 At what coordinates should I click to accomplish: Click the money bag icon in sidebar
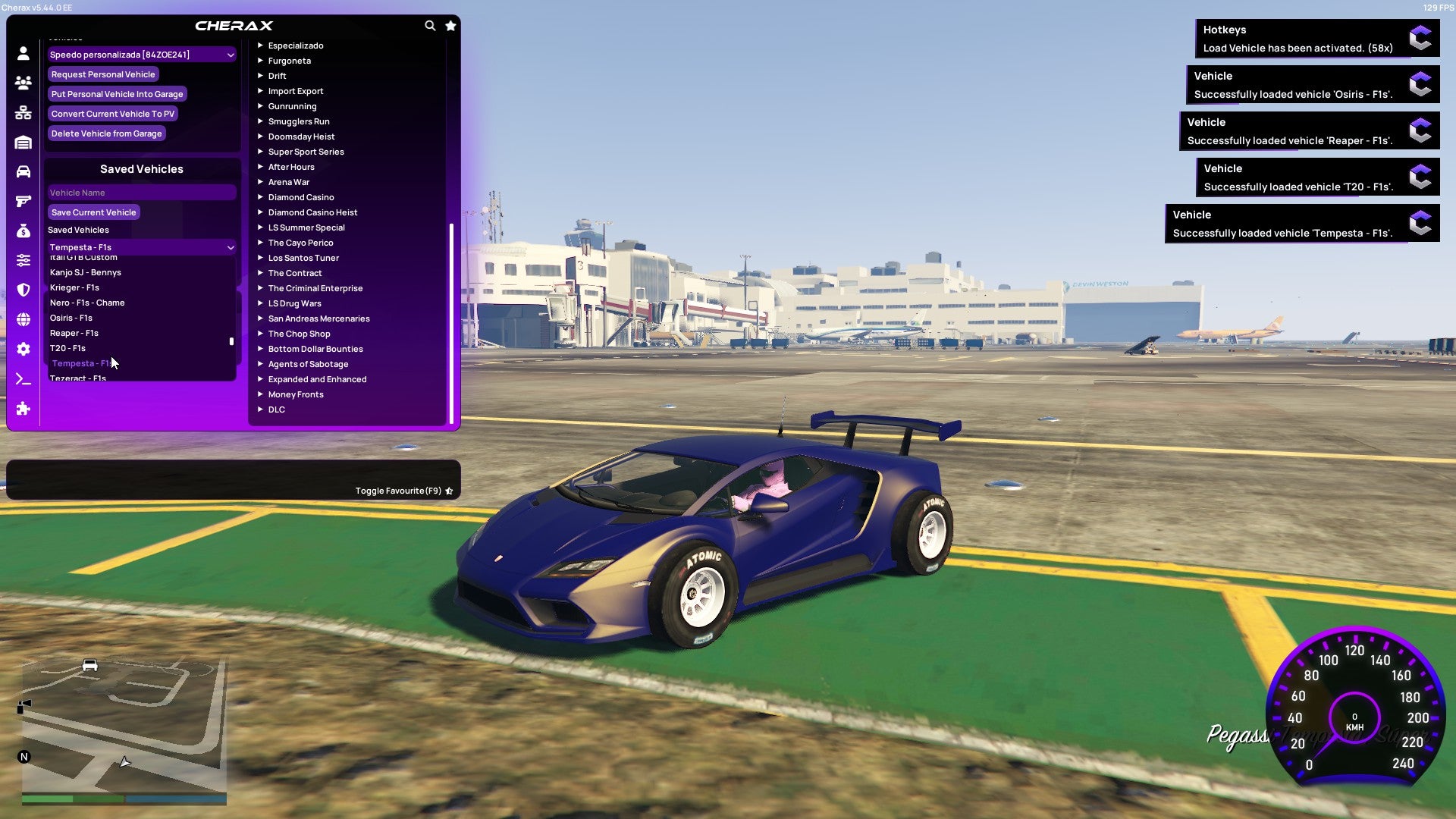coord(23,230)
